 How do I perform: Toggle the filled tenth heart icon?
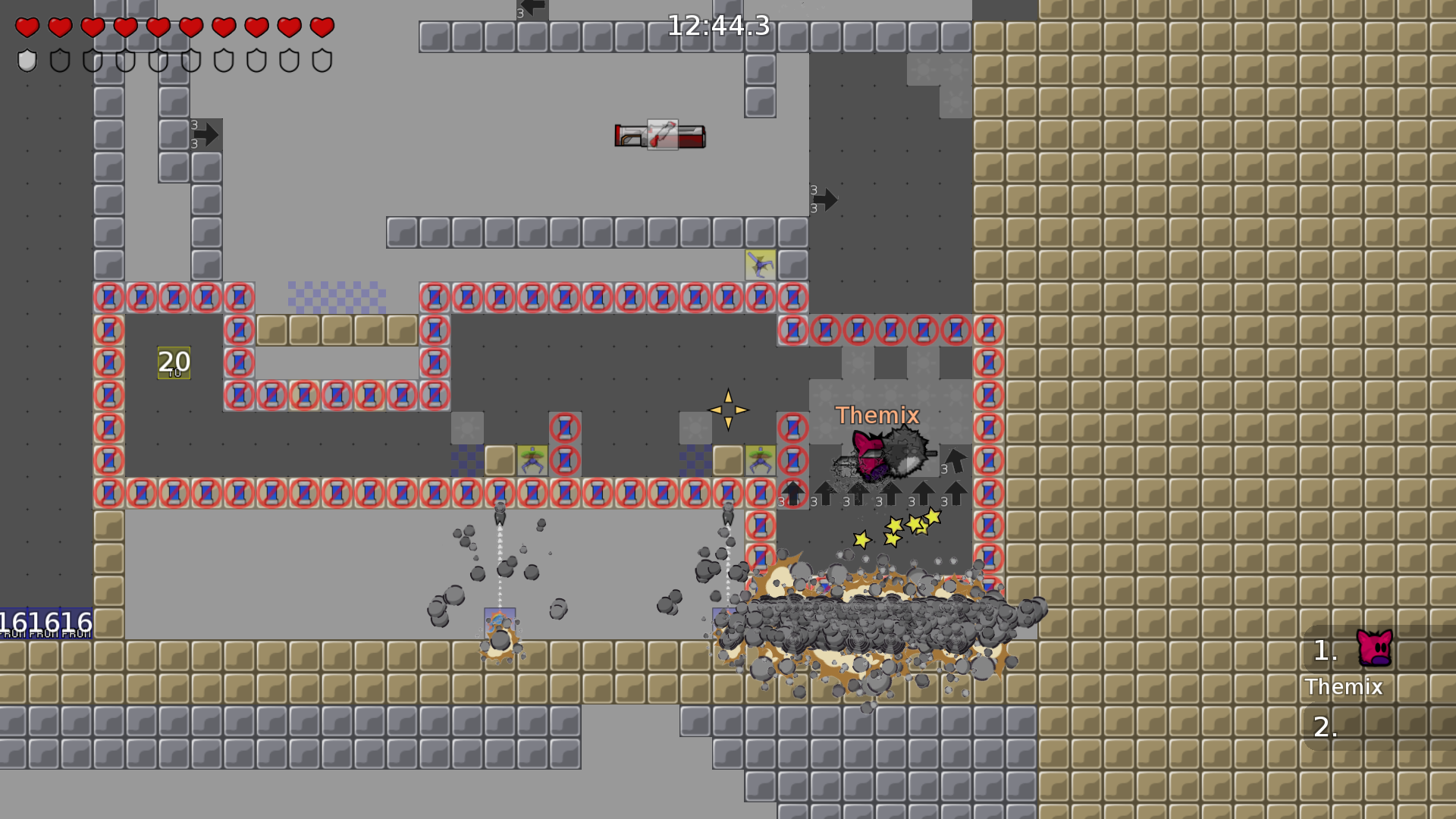tap(322, 29)
